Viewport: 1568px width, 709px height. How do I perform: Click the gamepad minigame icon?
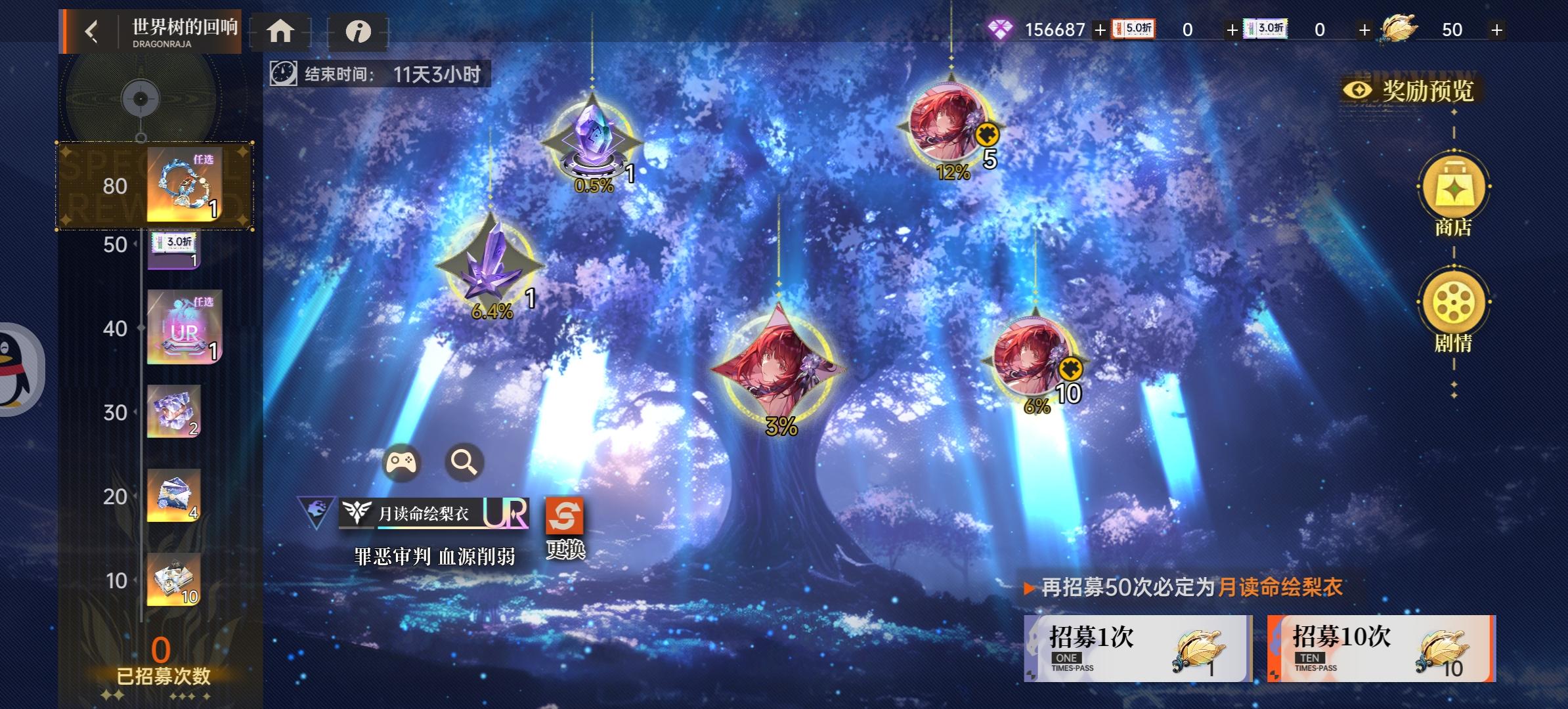click(403, 462)
